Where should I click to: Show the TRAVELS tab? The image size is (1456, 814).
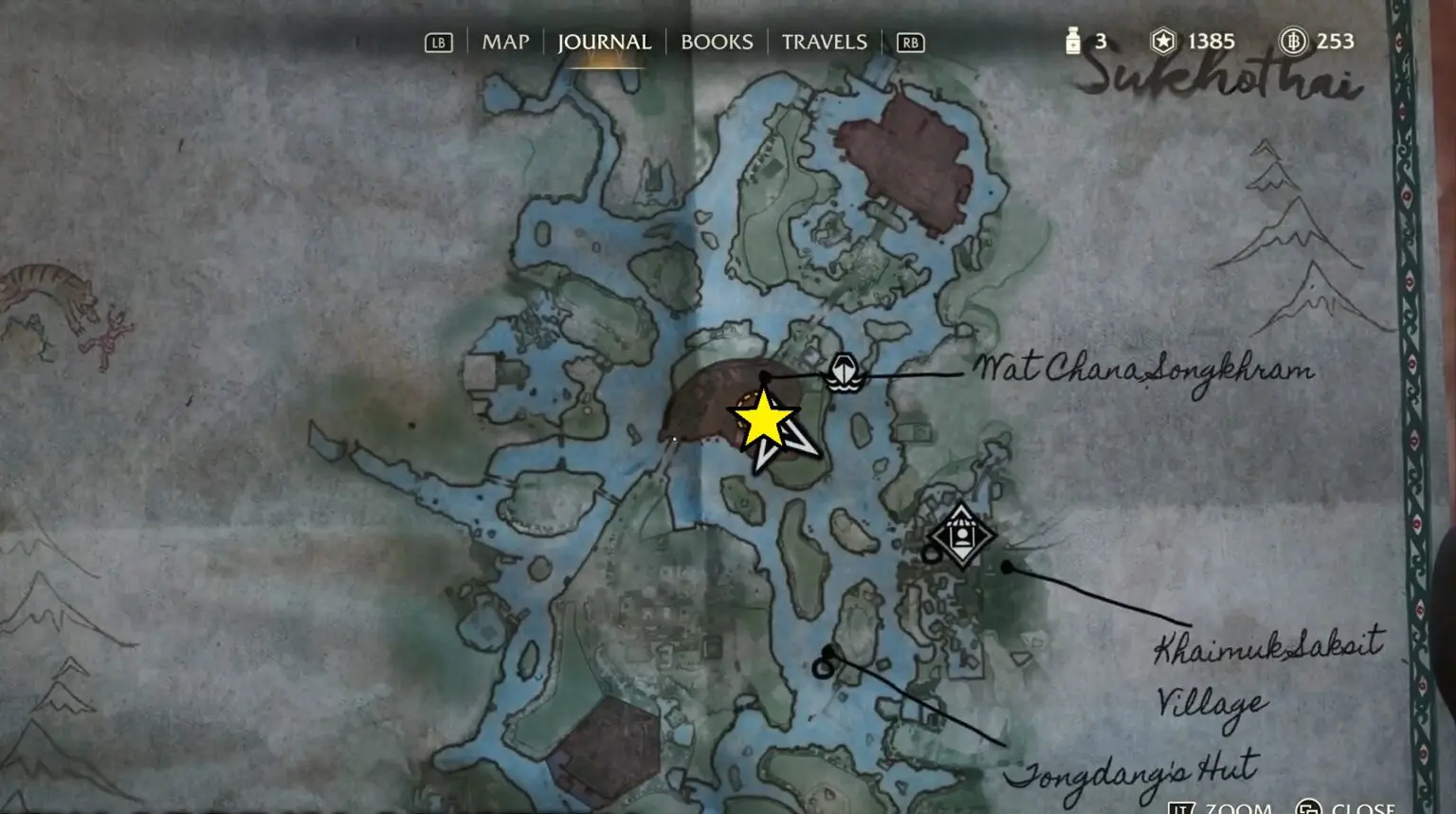click(x=824, y=42)
